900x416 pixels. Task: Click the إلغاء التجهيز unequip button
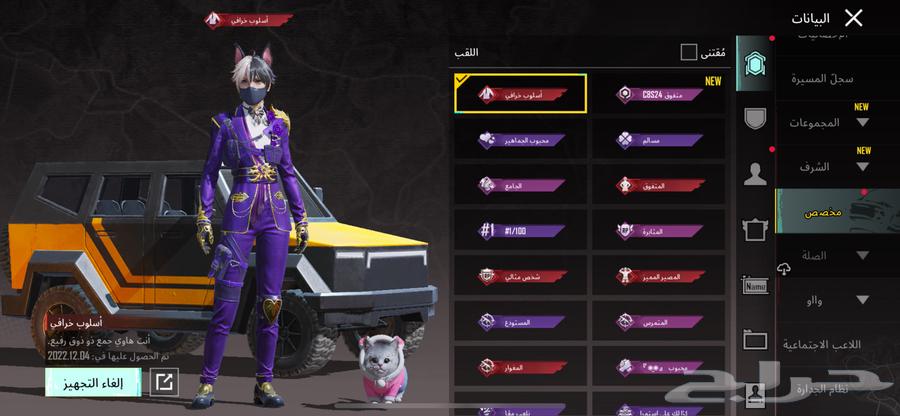[x=93, y=381]
